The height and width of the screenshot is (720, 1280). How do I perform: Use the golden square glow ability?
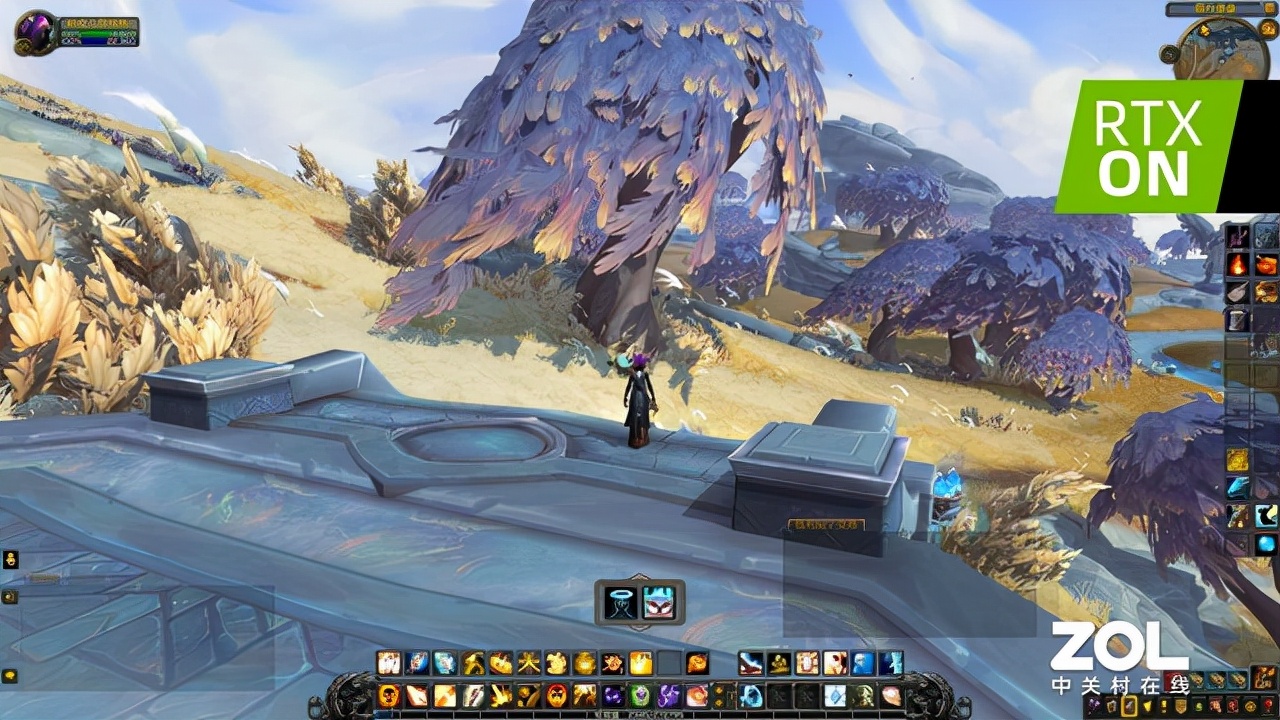pos(641,663)
